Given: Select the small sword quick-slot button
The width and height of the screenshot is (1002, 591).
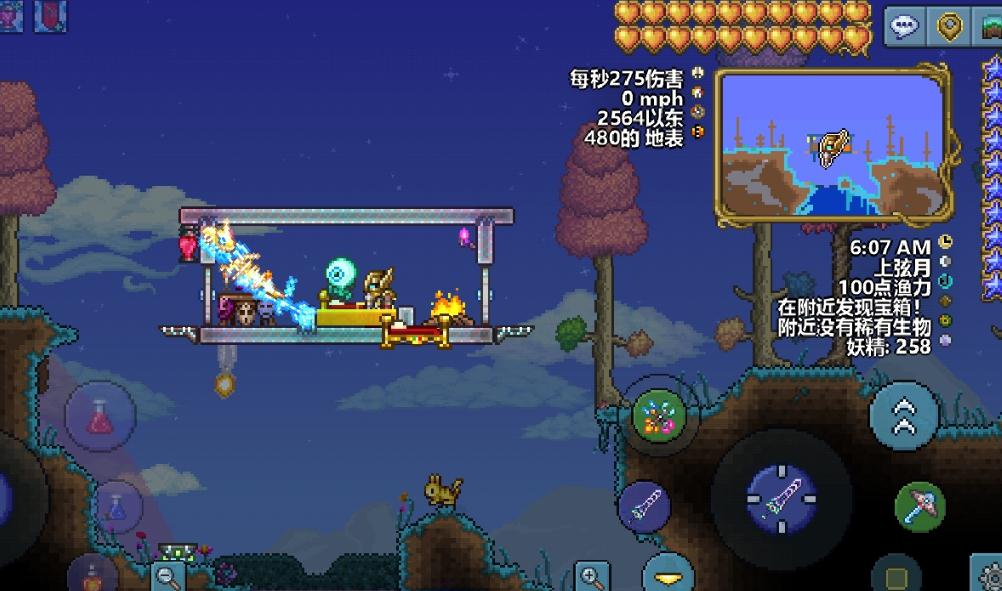Looking at the screenshot, I should point(644,506).
